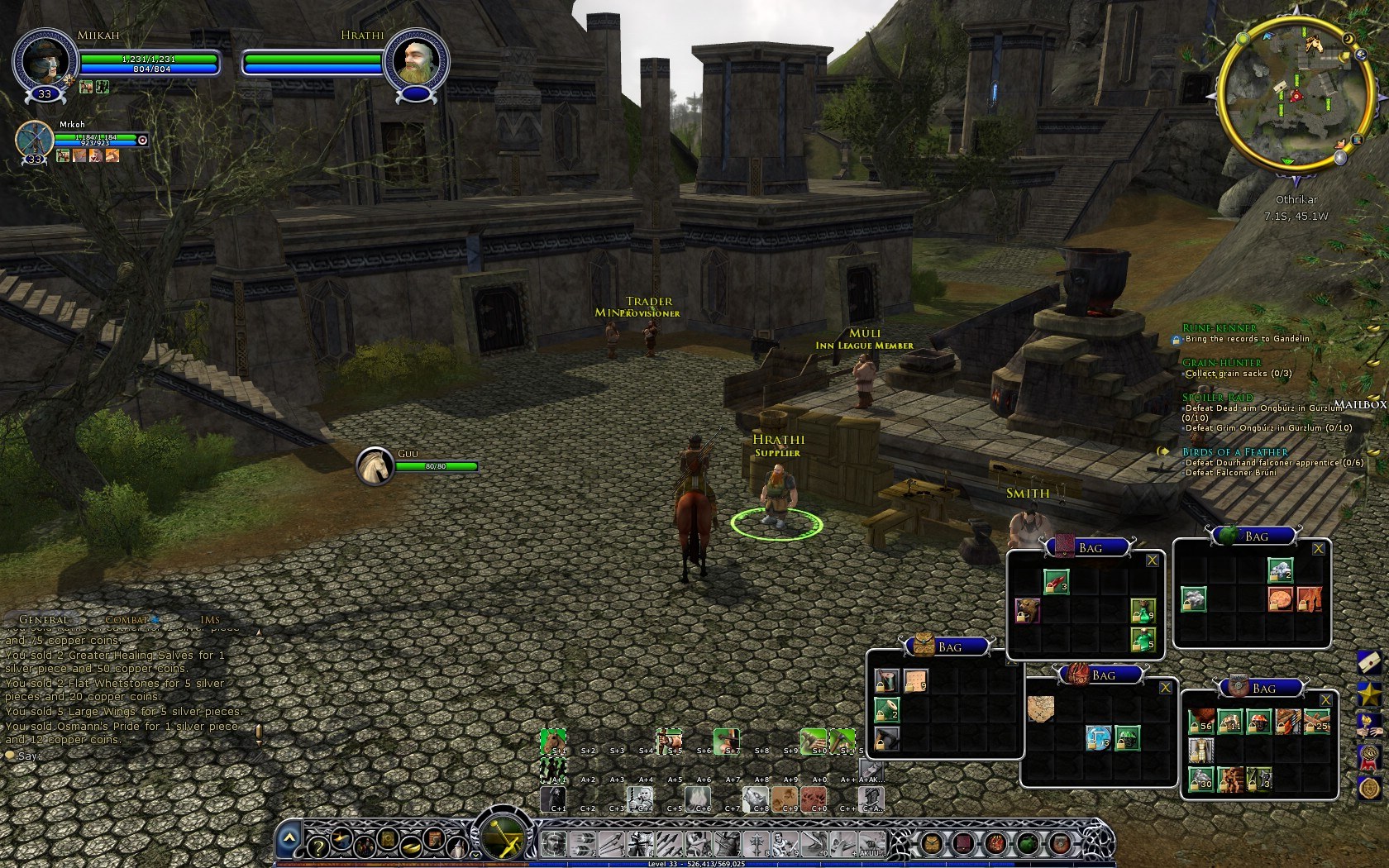Open the circular minimap
This screenshot has height=868, width=1389.
coord(1294,93)
